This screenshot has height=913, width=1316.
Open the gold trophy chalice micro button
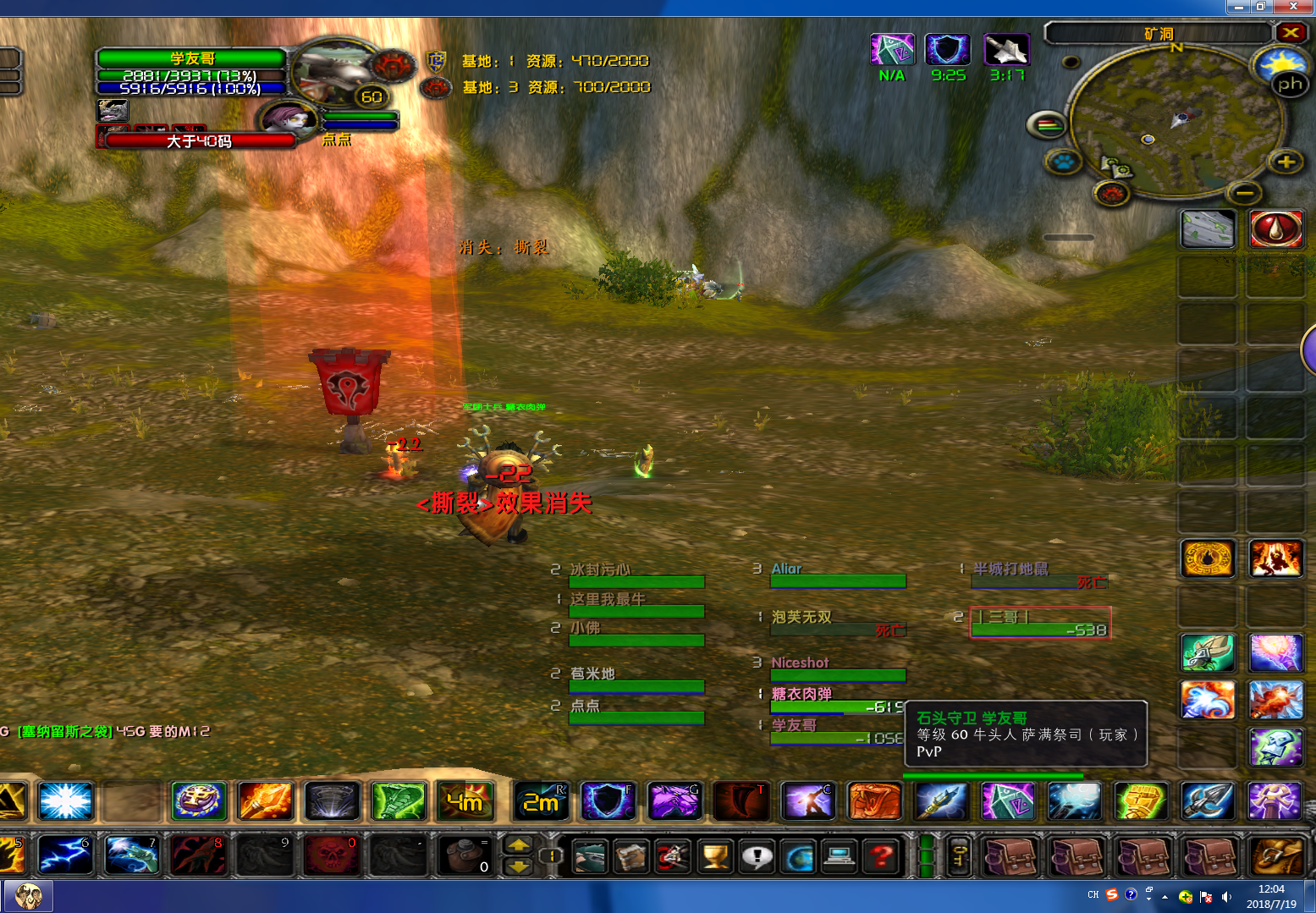pyautogui.click(x=715, y=856)
